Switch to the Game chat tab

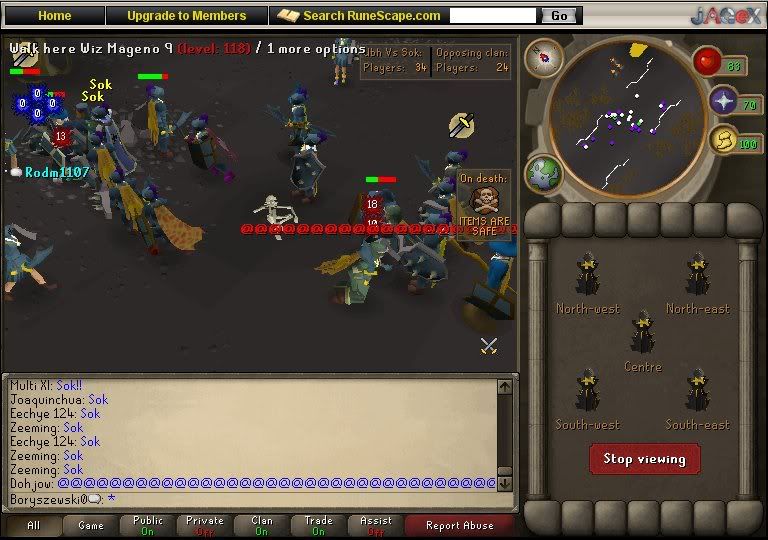click(x=90, y=525)
